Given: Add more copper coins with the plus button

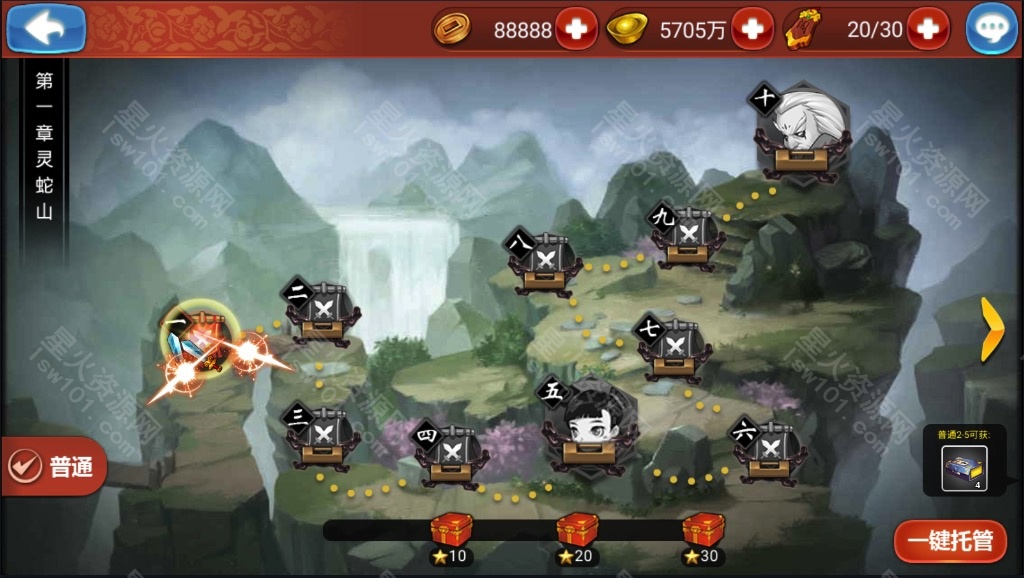Looking at the screenshot, I should pos(576,29).
